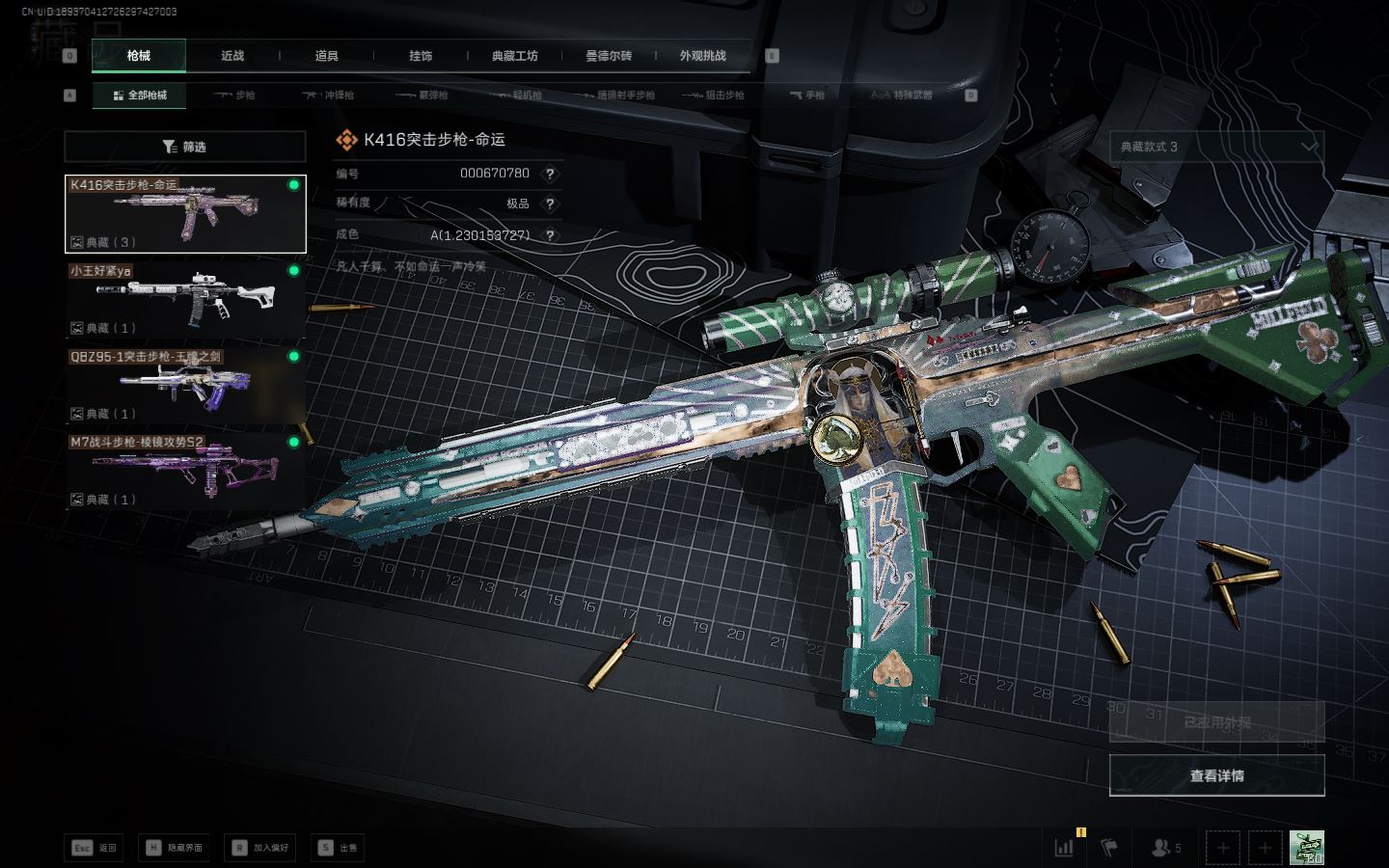1389x868 pixels.
Task: Open the 曼德尔砖 tab
Action: (x=609, y=56)
